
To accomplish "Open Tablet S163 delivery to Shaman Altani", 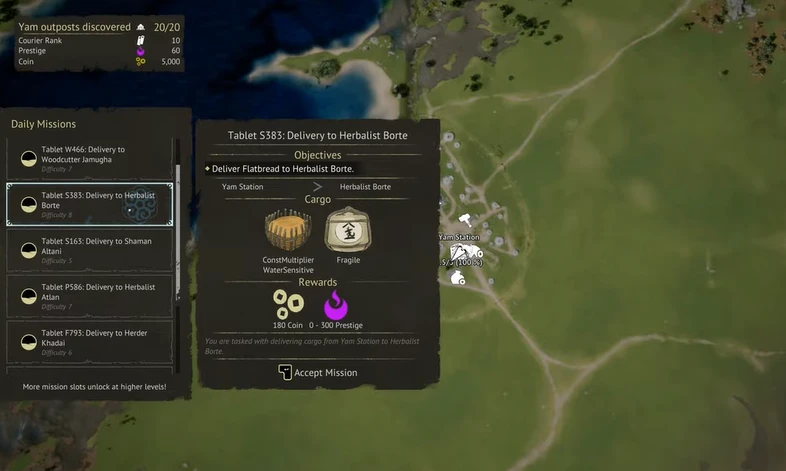I will point(90,250).
